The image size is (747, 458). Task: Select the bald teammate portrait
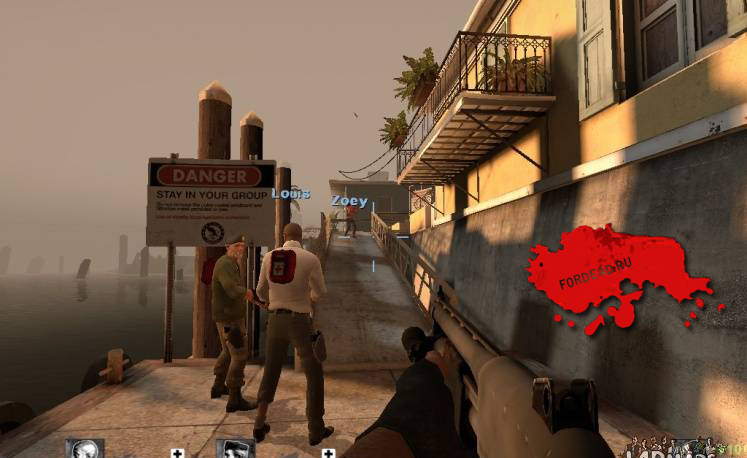[85, 449]
